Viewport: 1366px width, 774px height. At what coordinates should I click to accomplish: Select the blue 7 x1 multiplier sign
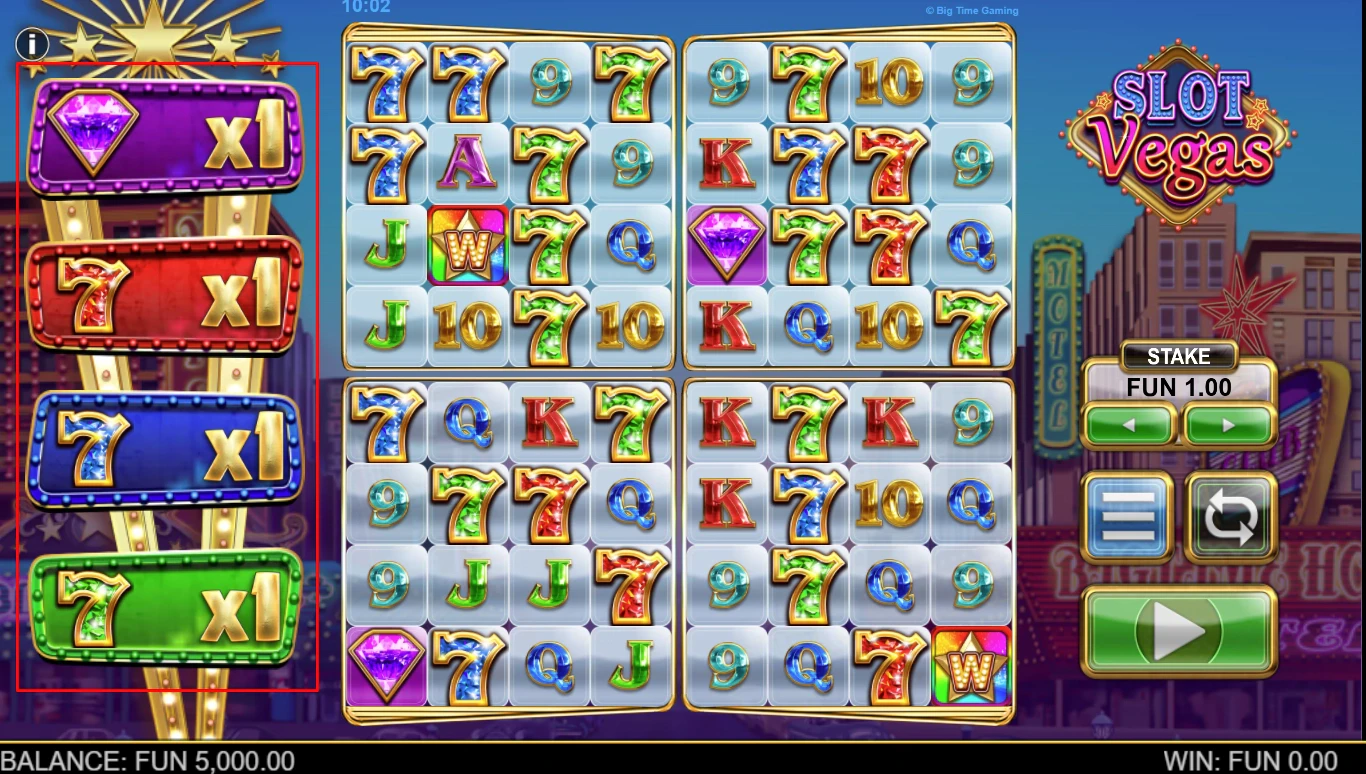(x=165, y=447)
